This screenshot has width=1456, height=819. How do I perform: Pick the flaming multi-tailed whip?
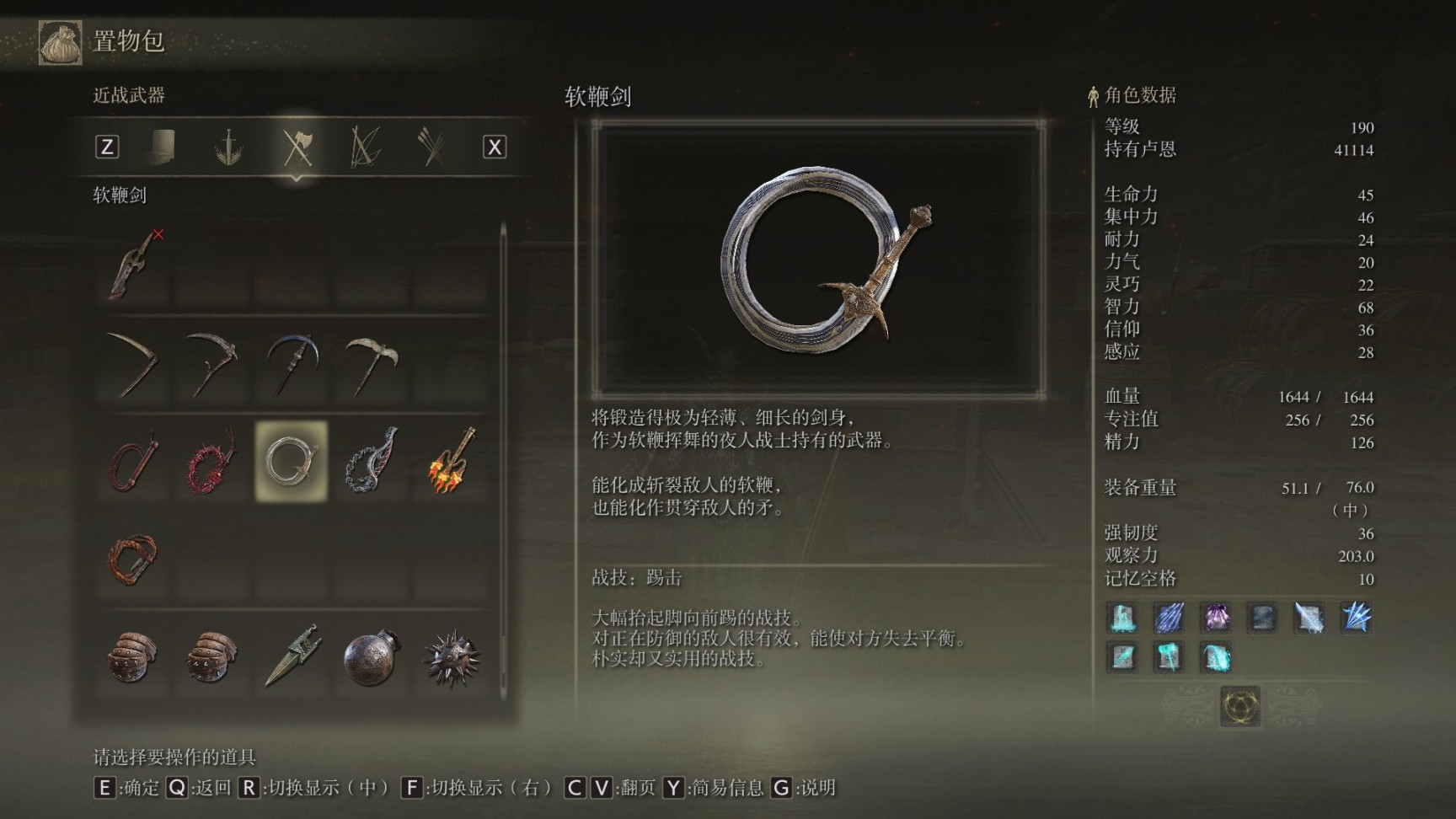coord(451,462)
